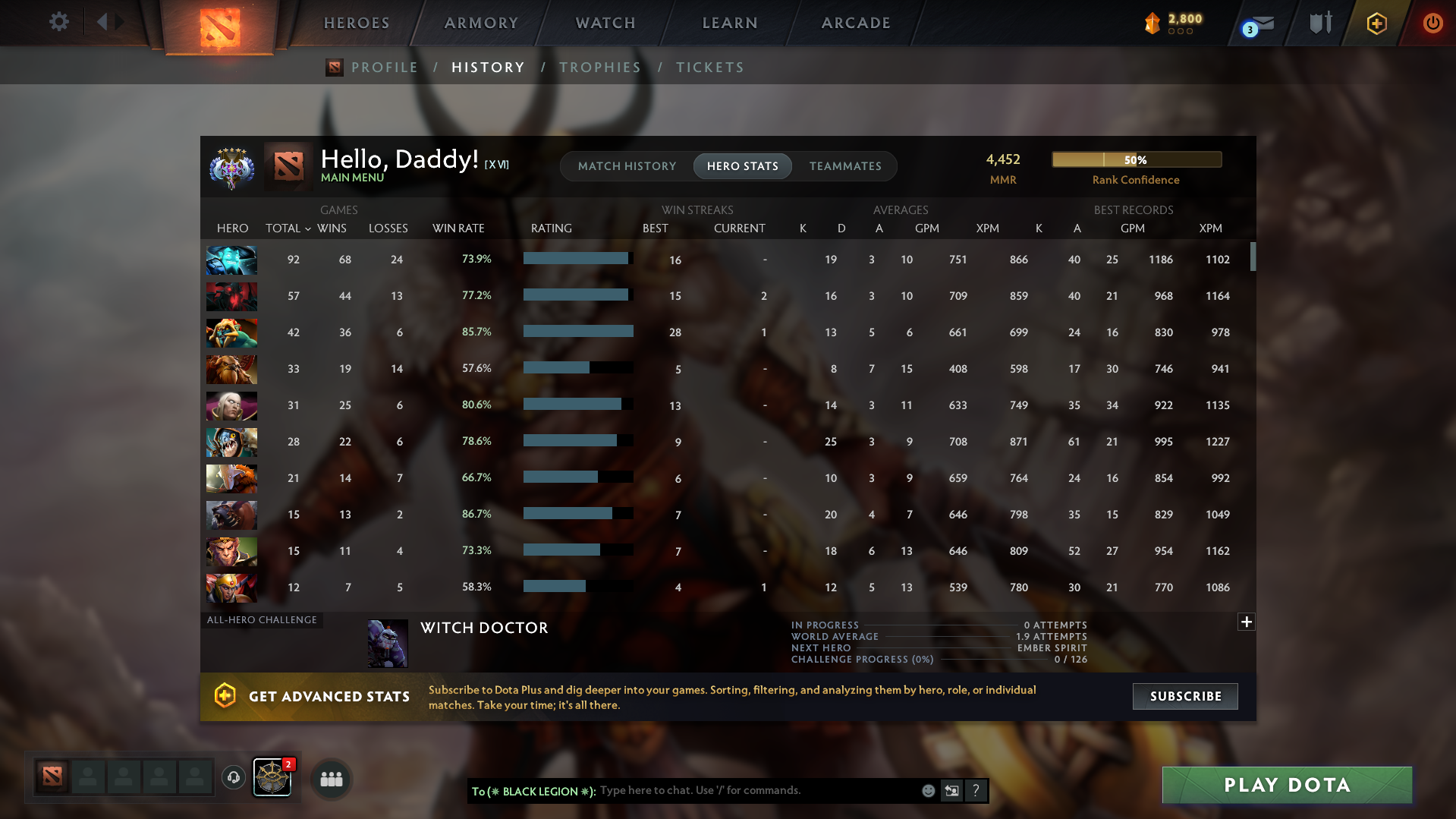Select the TEAMMATES tab

tap(845, 165)
